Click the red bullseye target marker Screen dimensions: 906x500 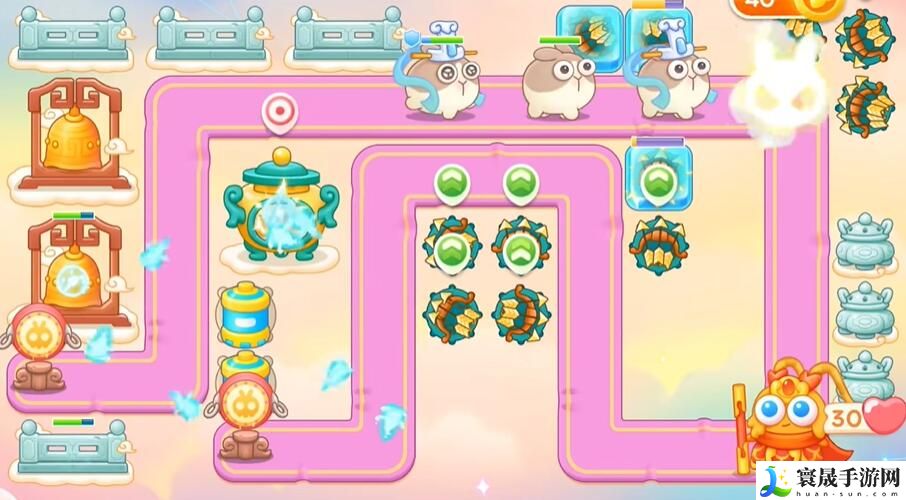click(x=280, y=111)
